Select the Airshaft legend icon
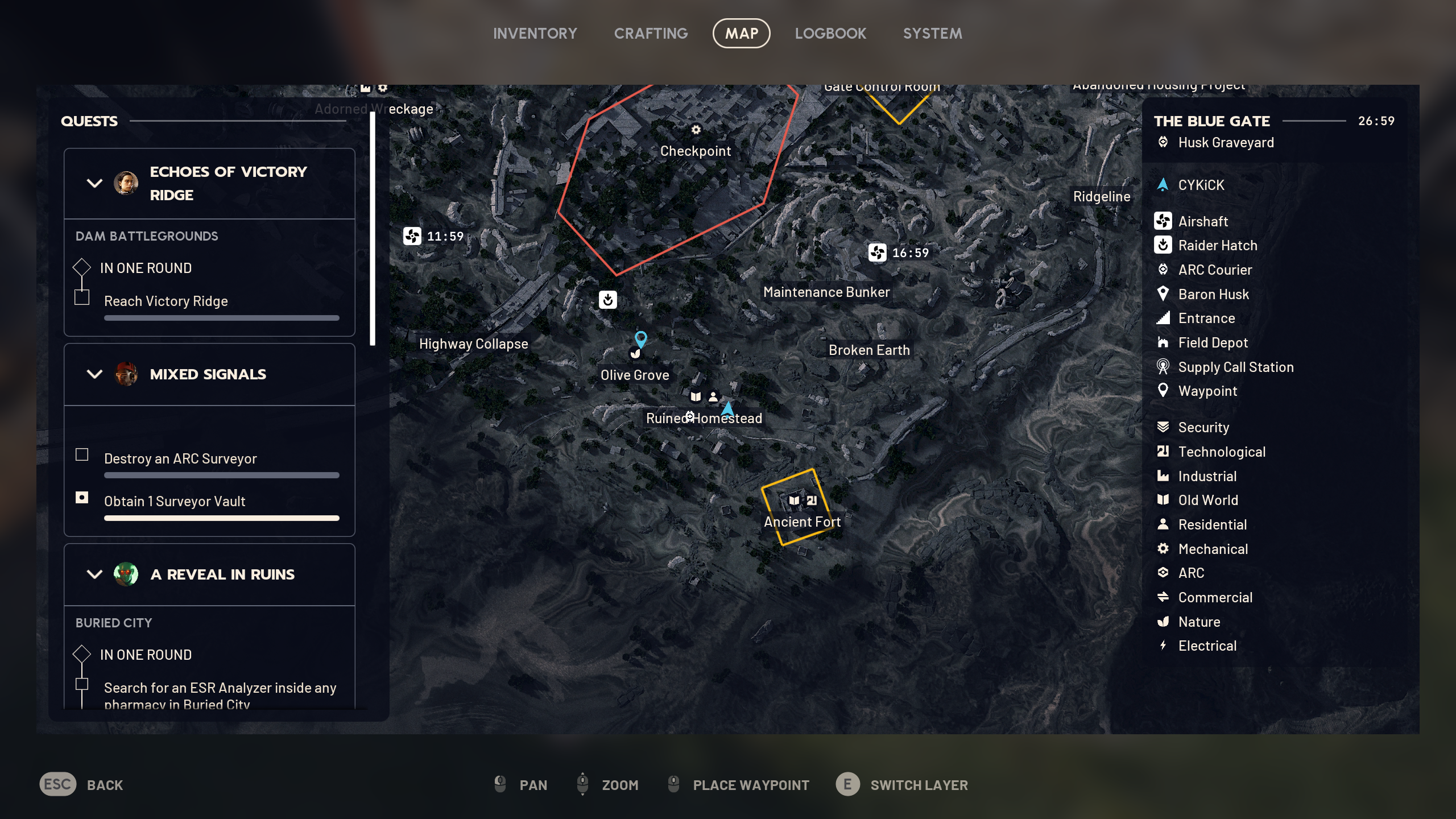Image resolution: width=1456 pixels, height=819 pixels. click(1164, 221)
